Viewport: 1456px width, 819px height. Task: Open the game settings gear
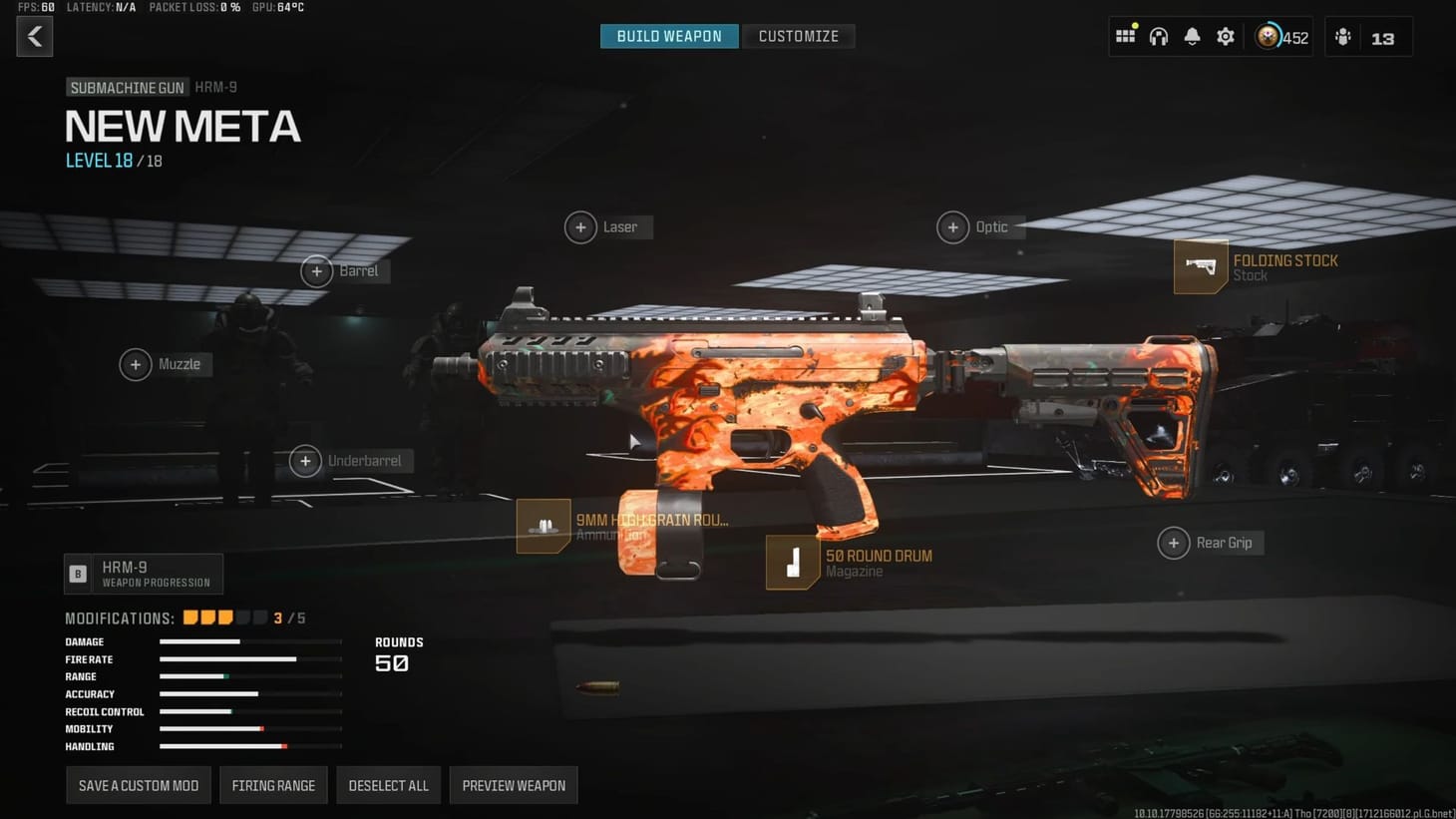point(1225,35)
